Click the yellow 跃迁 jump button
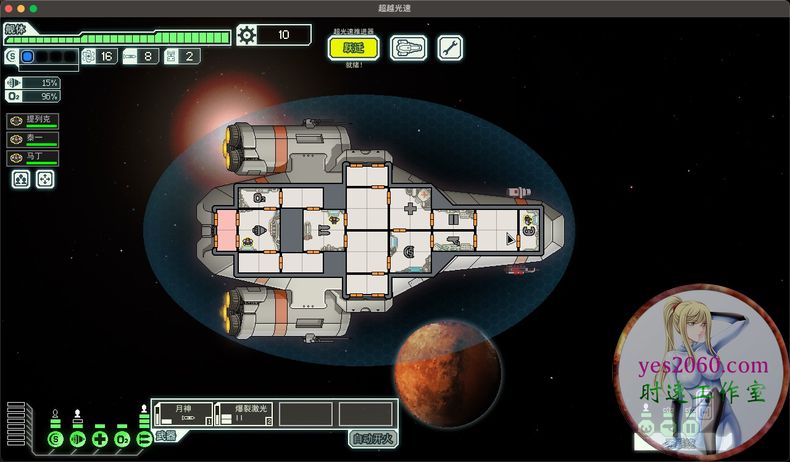The width and height of the screenshot is (790, 462). (x=353, y=48)
